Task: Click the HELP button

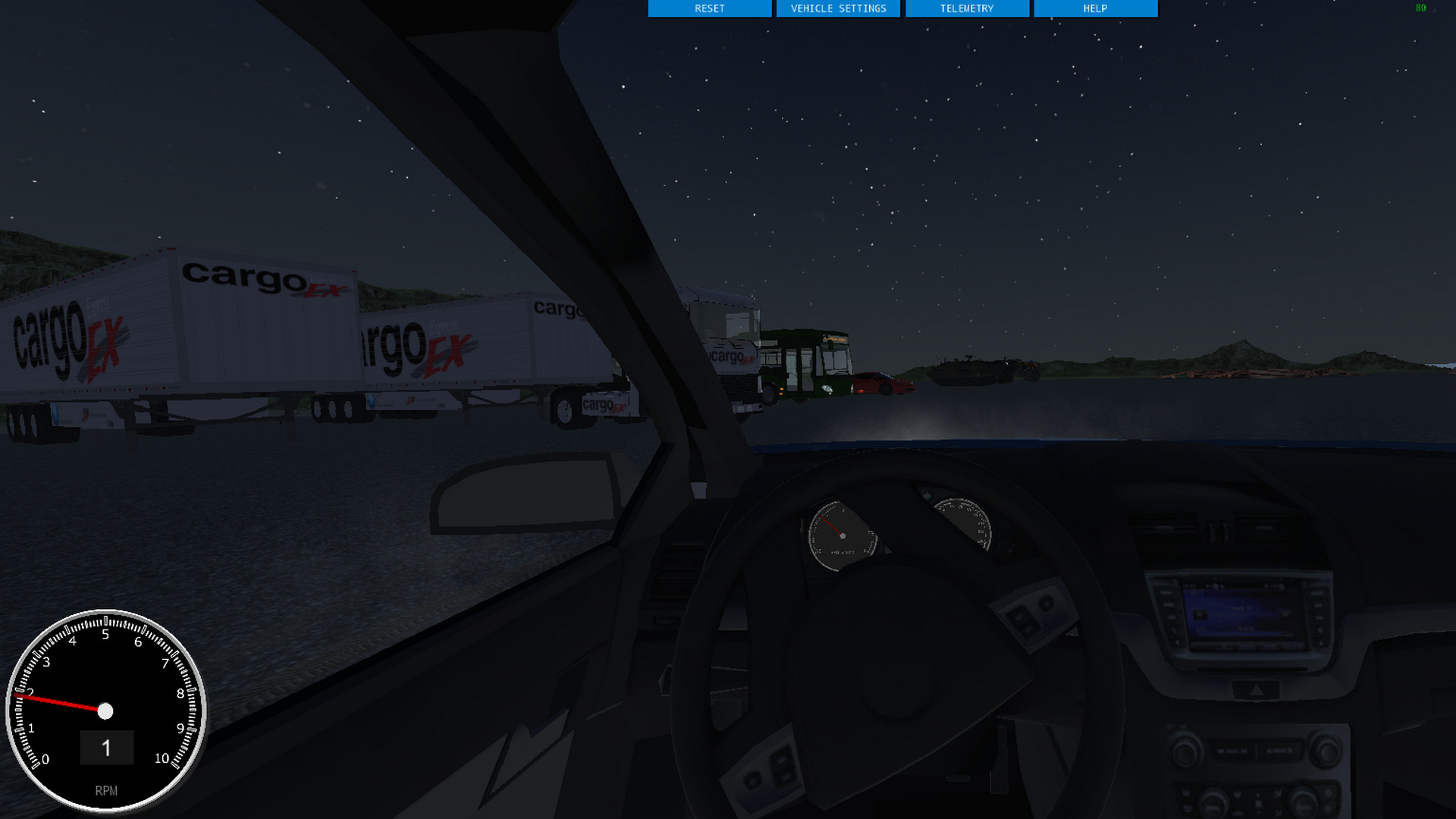Action: 1094,8
